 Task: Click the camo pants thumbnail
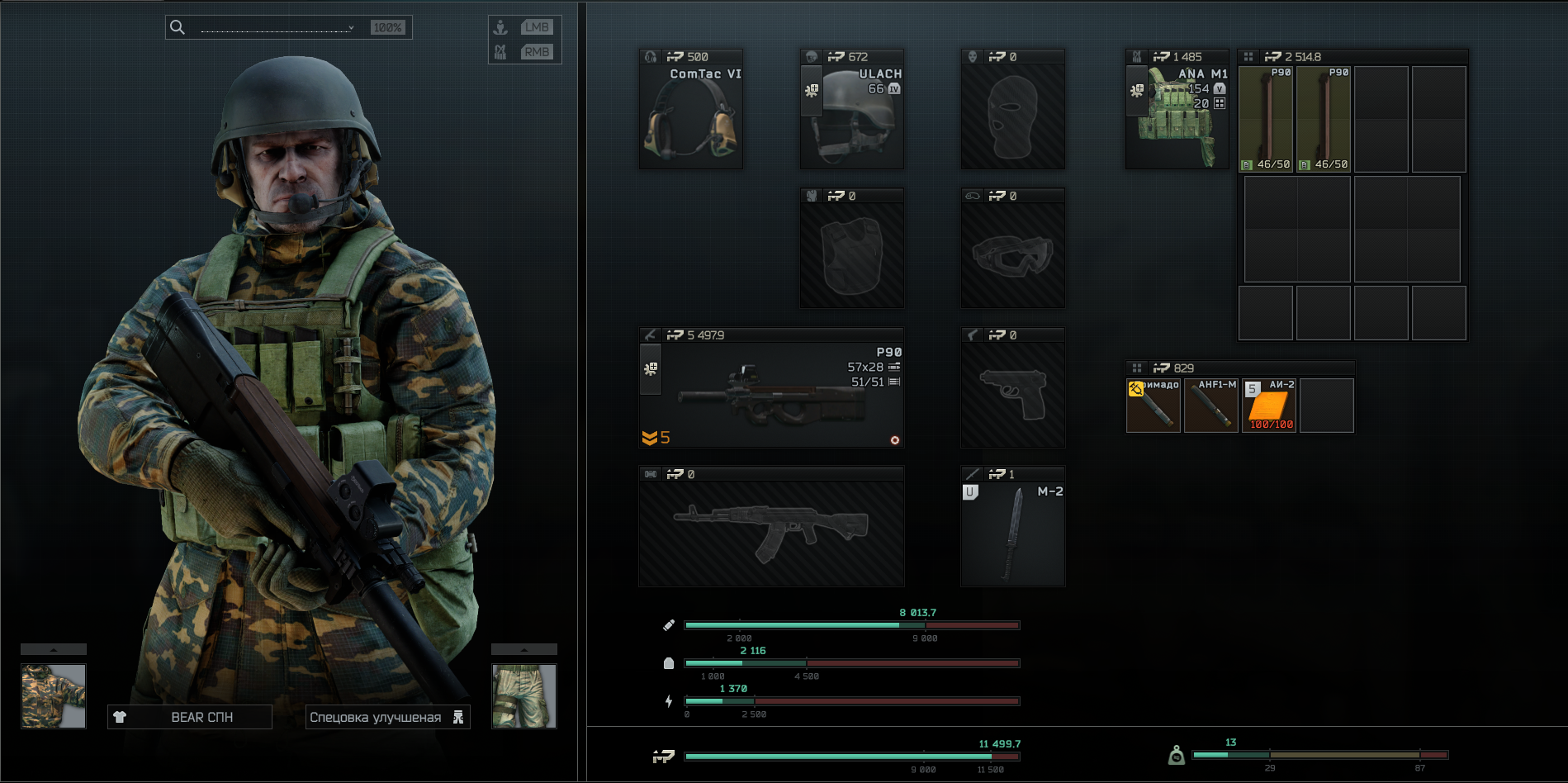(x=524, y=696)
